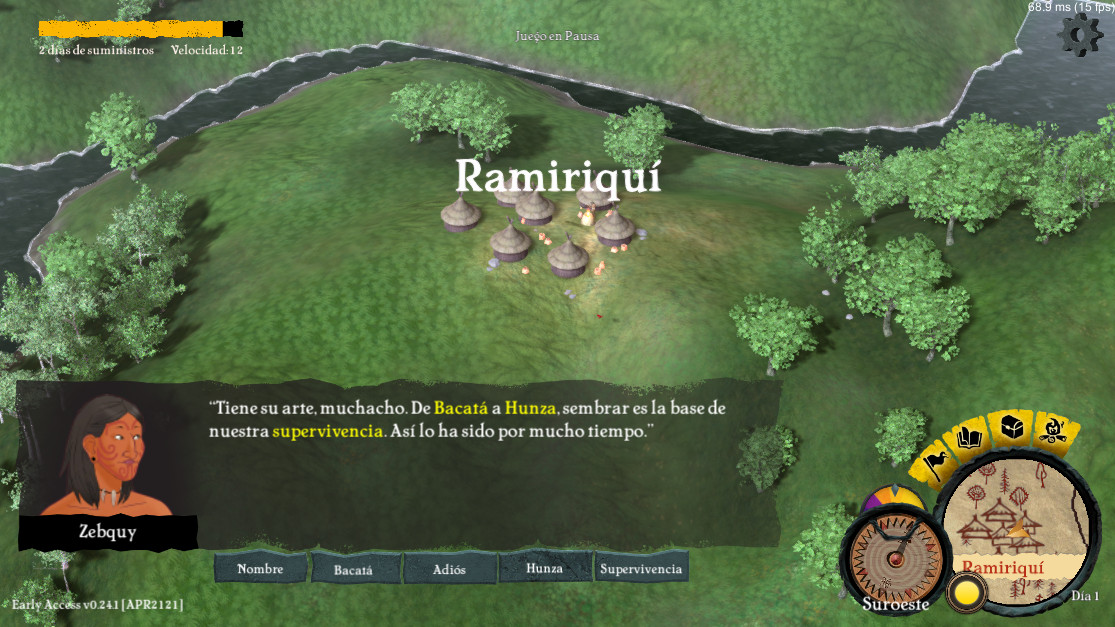Click Zebquy's portrait

pos(107,455)
